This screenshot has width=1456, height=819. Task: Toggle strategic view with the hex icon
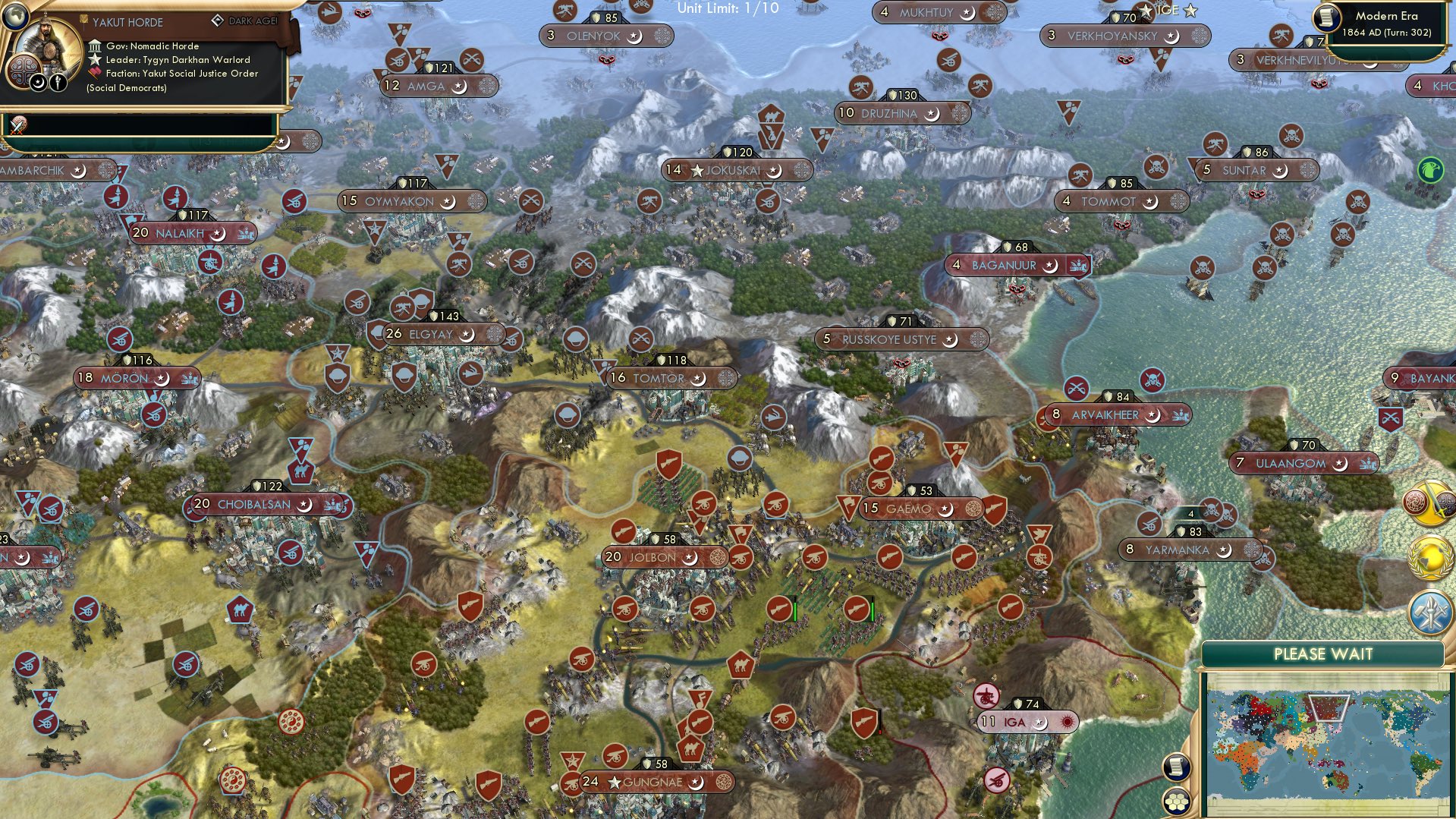(x=1177, y=799)
